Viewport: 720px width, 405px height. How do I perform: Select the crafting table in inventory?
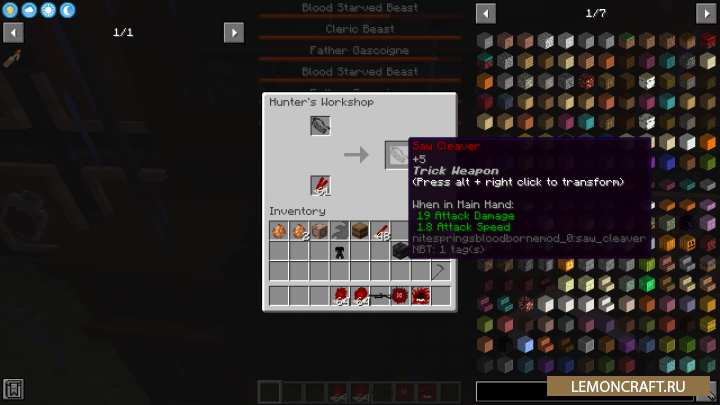pos(319,231)
